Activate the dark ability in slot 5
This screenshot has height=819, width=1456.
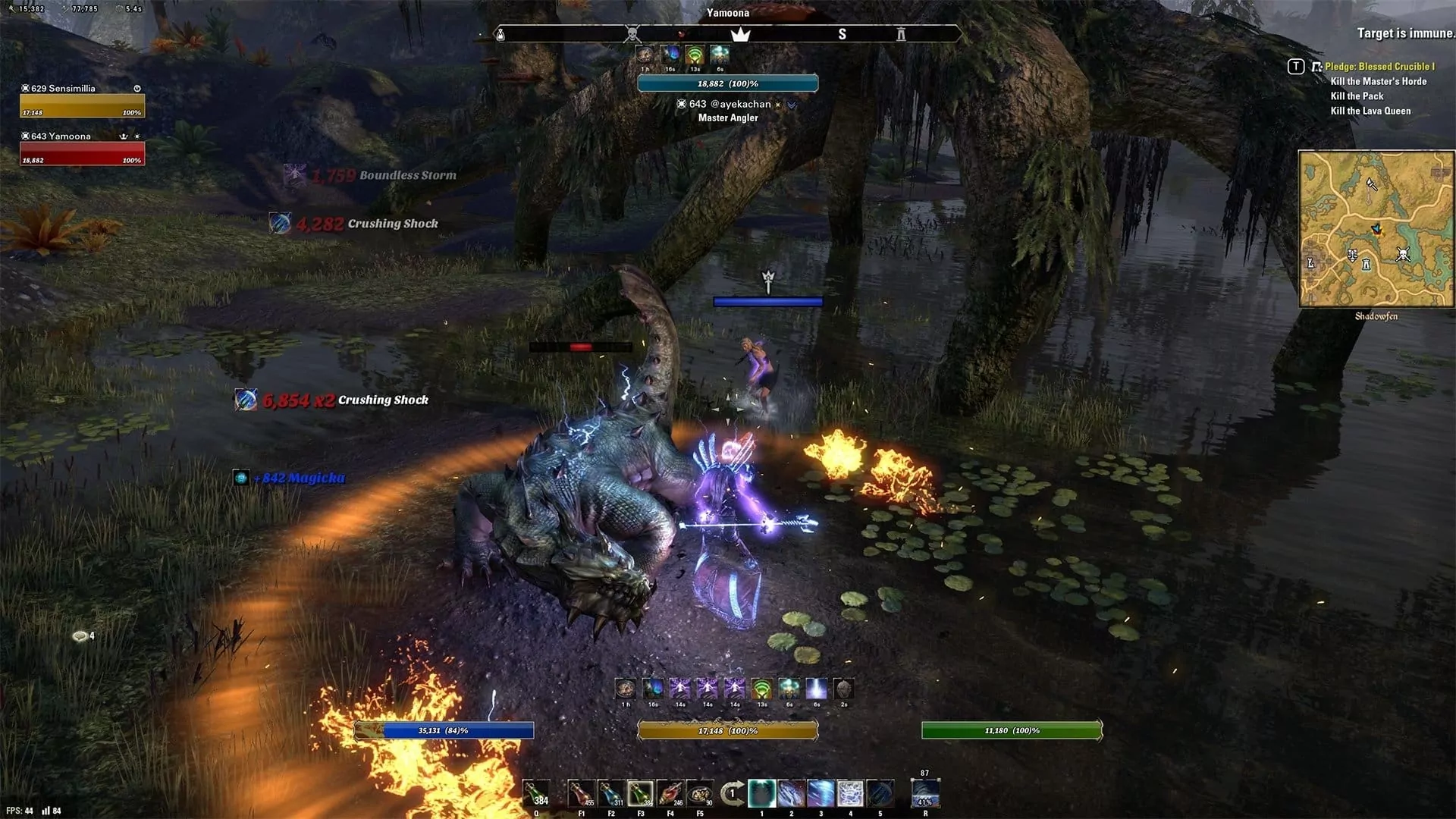pos(880,794)
